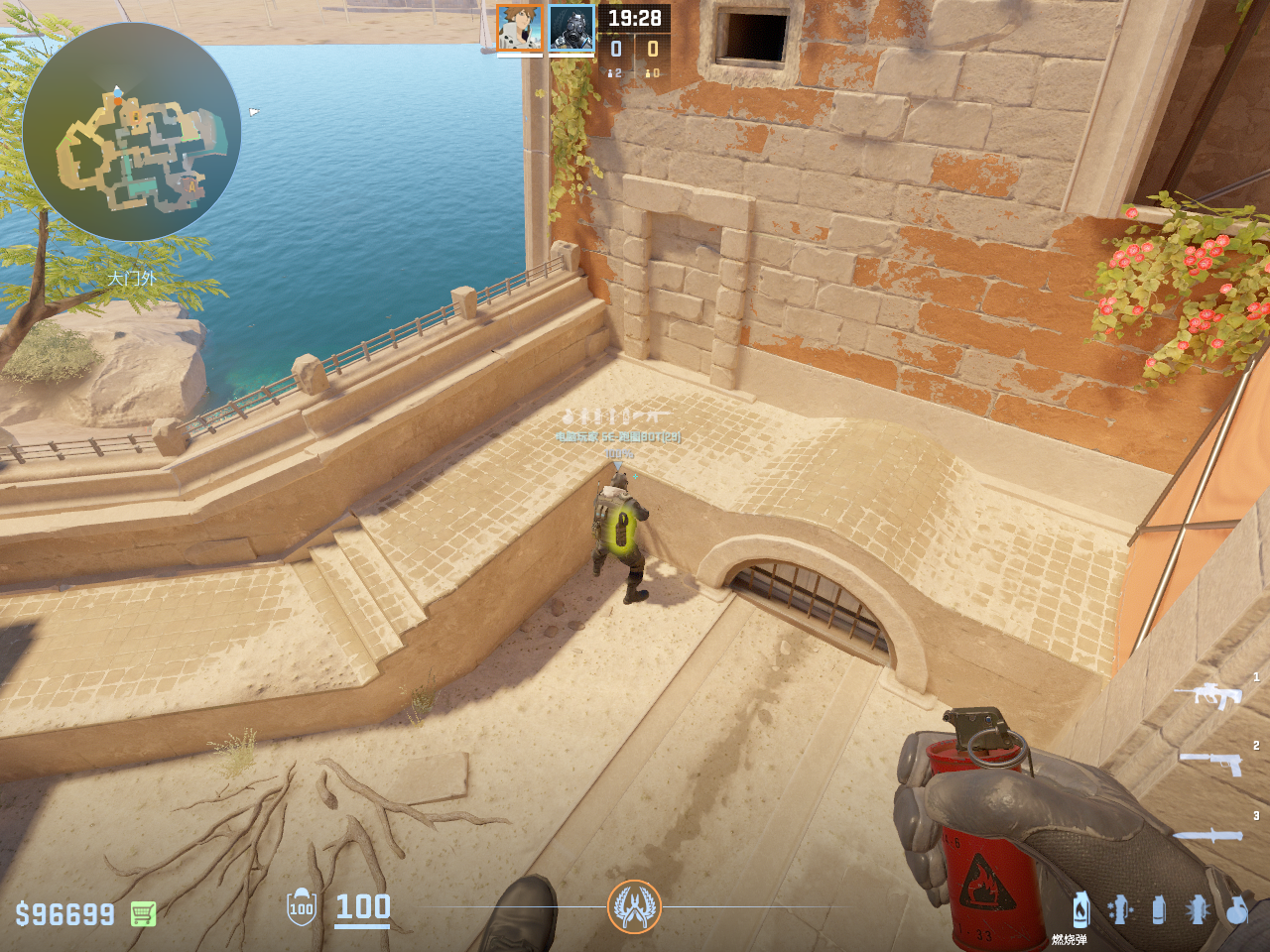Screen dimensions: 1270x952
Task: Select the gas-mask player avatar
Action: 571,29
